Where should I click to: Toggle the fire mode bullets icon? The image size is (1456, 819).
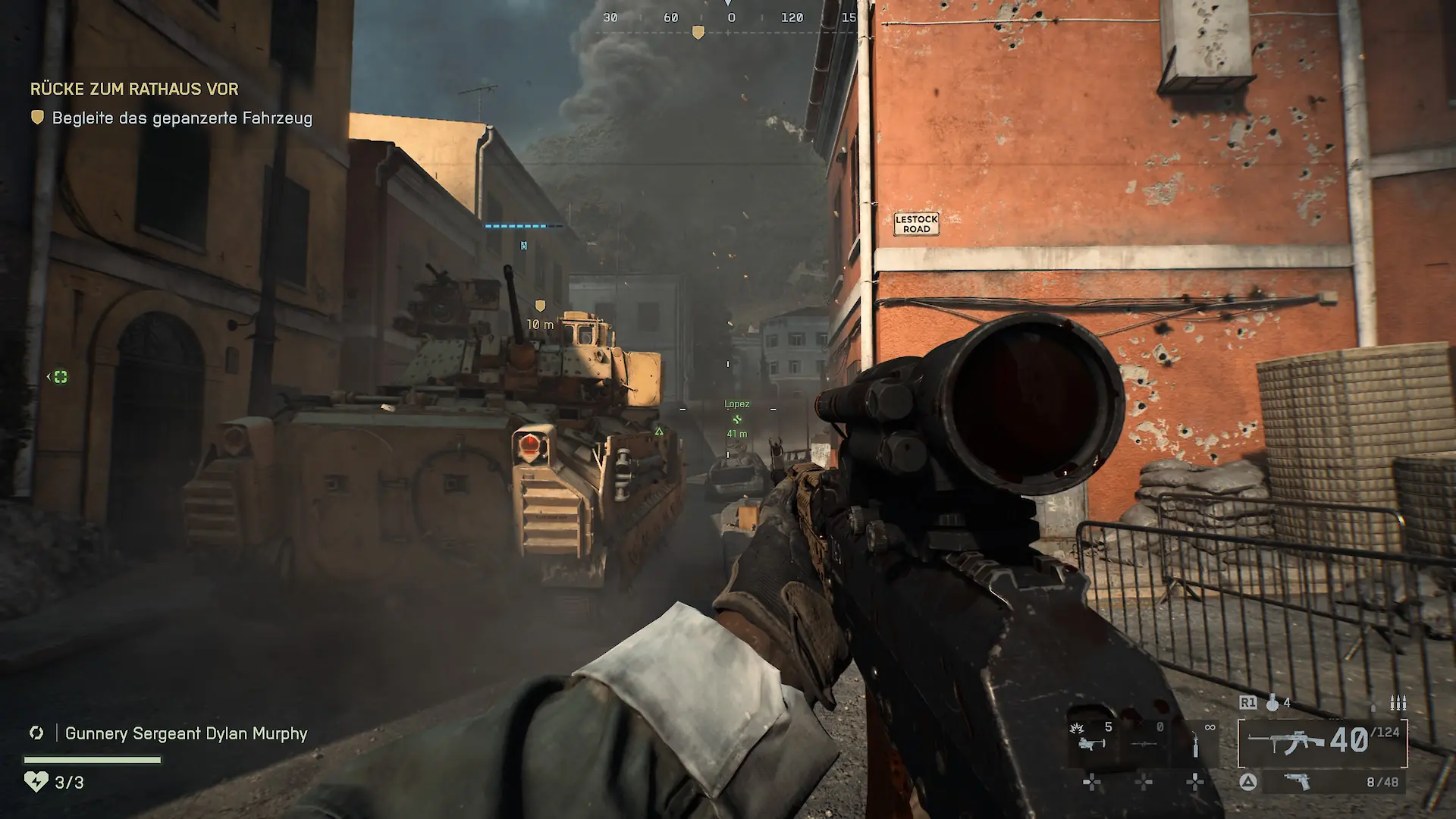(1398, 703)
